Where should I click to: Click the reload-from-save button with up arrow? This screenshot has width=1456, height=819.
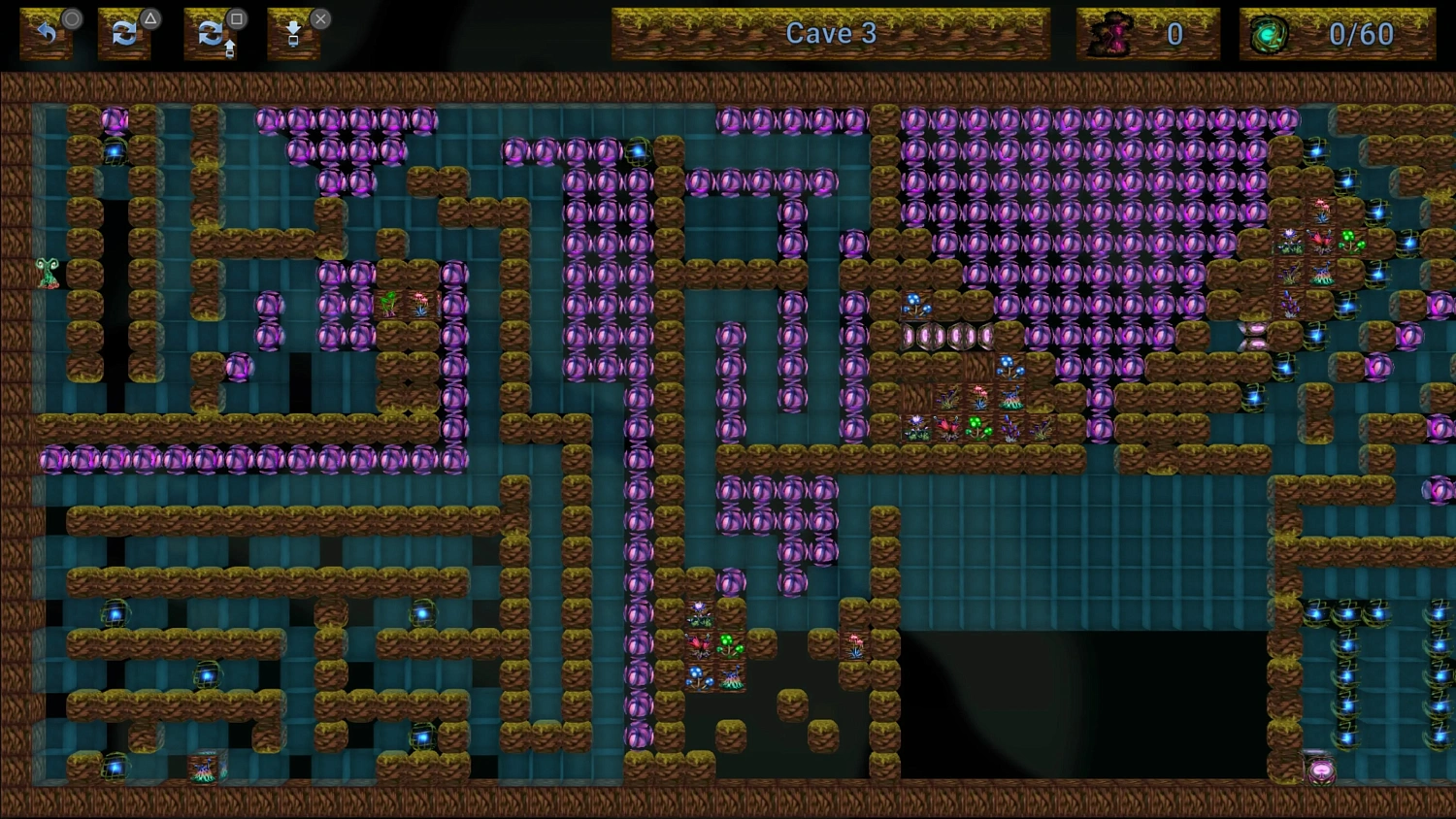(211, 35)
